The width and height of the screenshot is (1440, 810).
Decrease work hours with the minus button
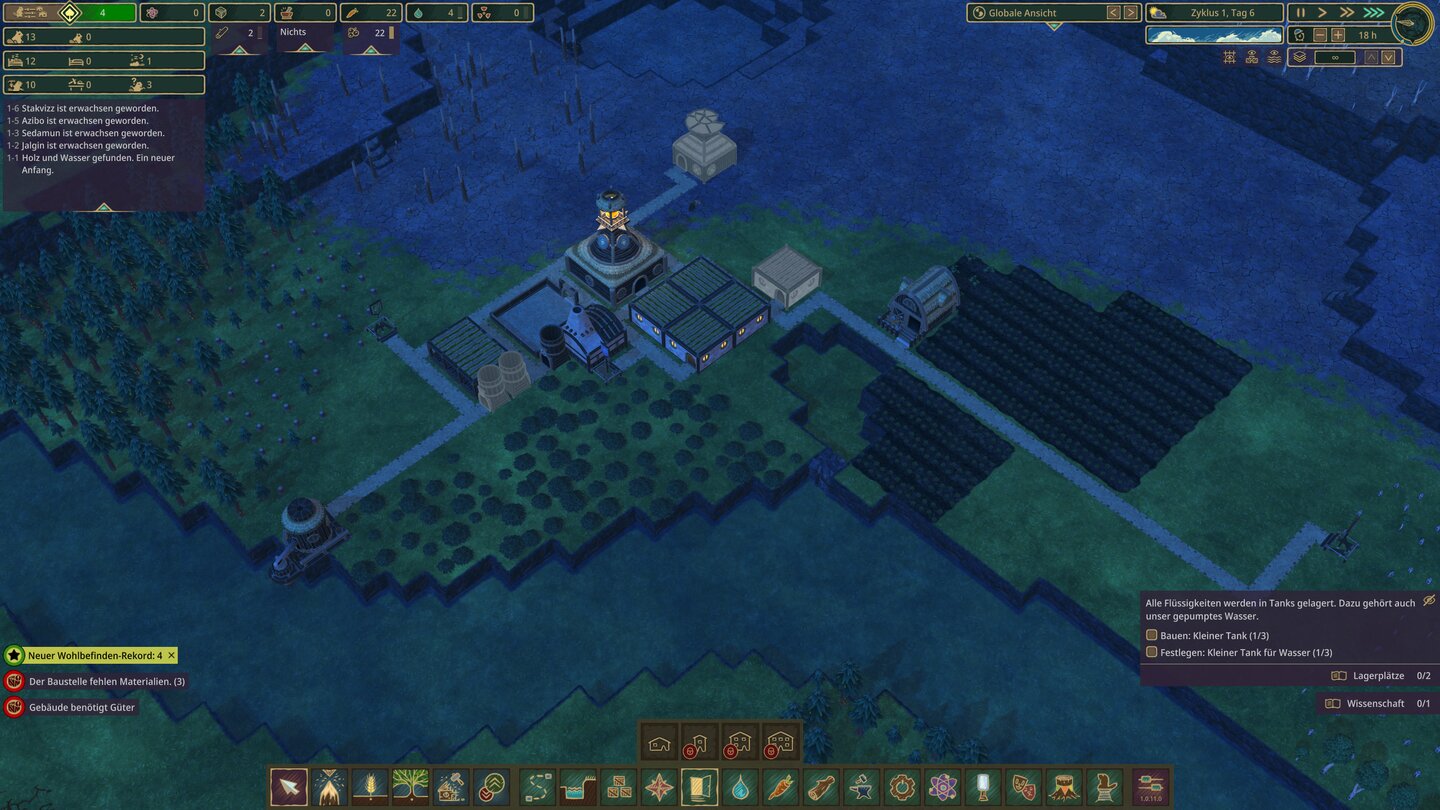point(1320,35)
